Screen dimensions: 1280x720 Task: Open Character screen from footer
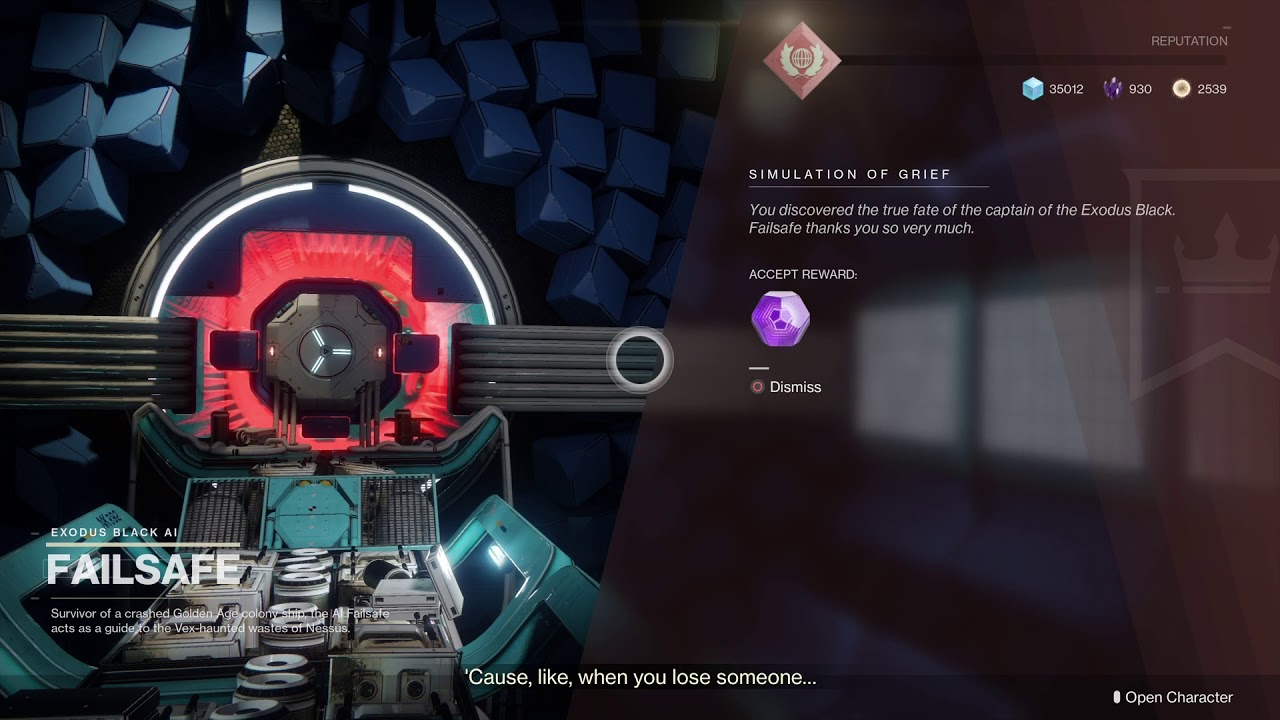pos(1173,697)
